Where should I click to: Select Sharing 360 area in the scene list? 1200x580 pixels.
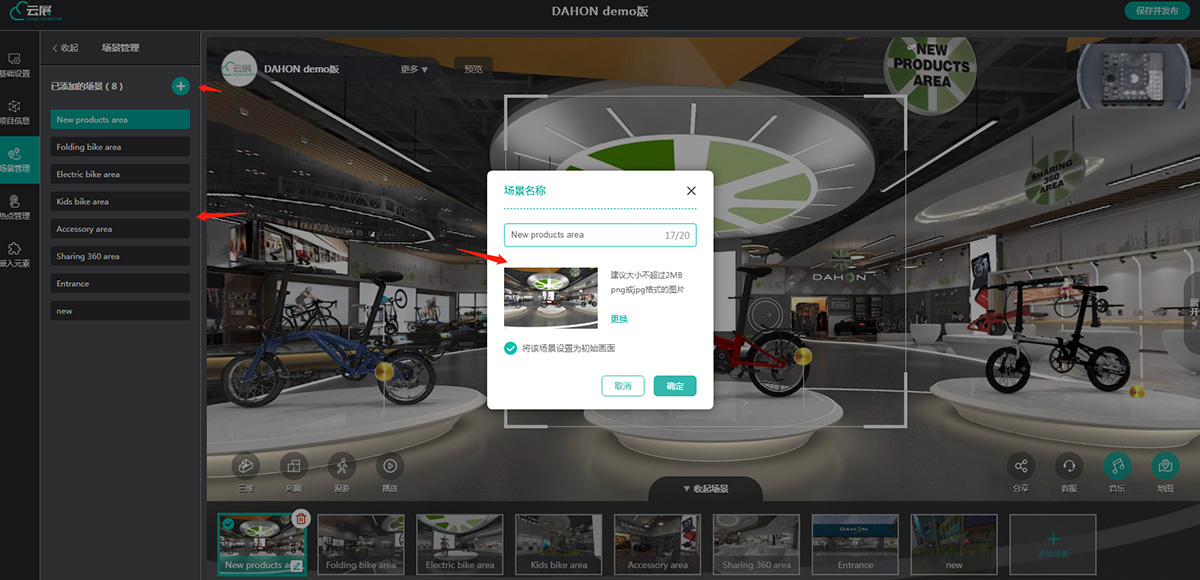(120, 257)
